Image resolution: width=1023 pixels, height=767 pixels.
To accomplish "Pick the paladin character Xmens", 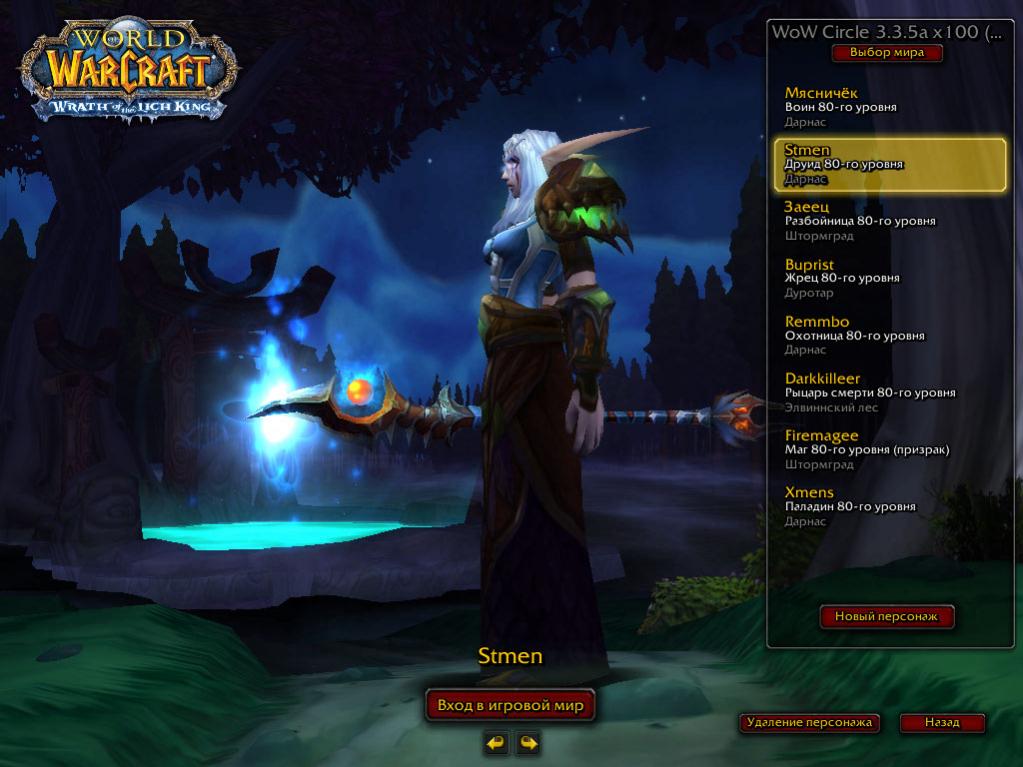I will coord(889,507).
